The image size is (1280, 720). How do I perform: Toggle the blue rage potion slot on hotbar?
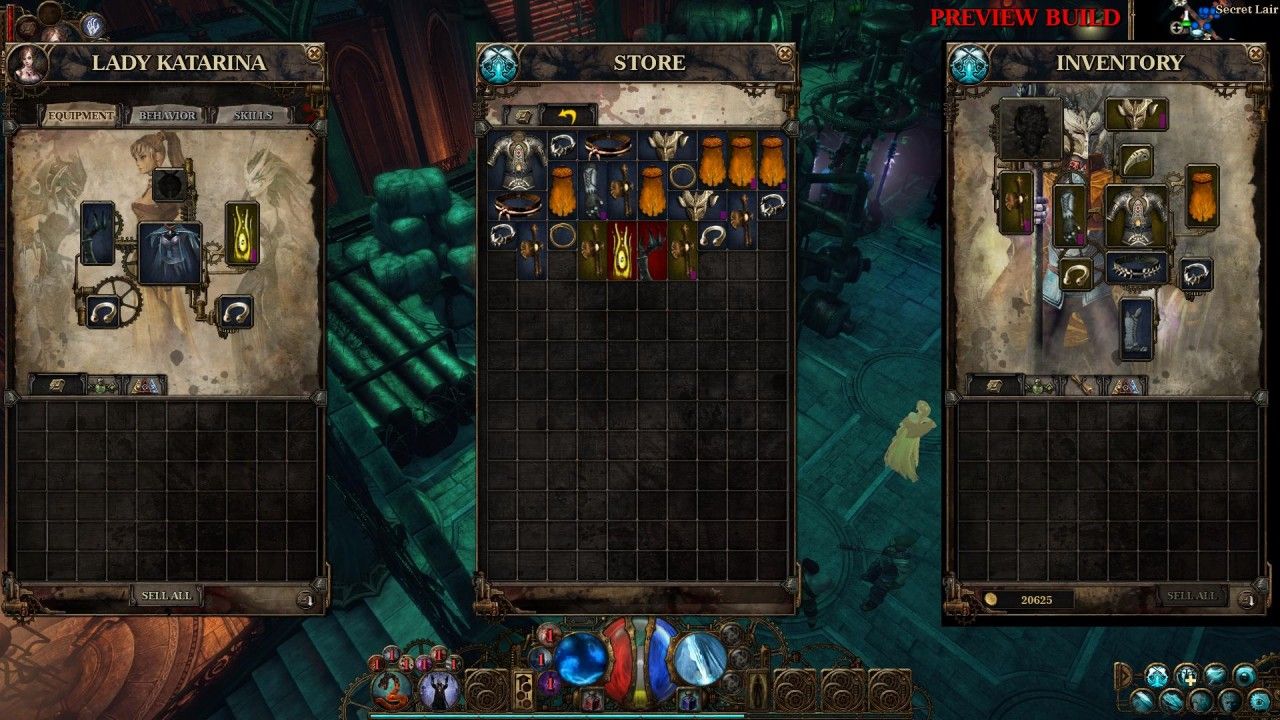point(688,698)
